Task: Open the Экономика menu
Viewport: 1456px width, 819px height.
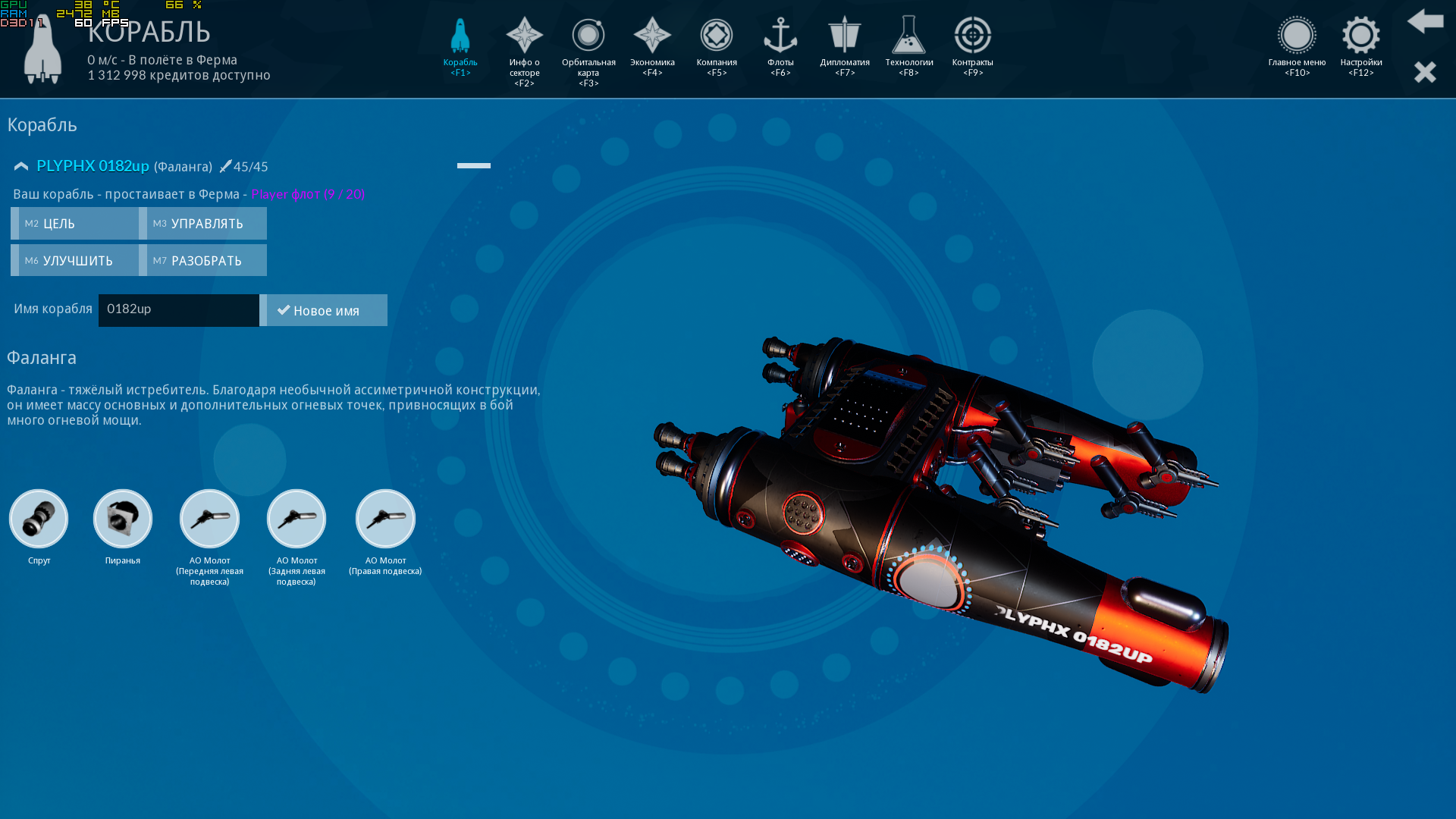Action: [x=652, y=45]
